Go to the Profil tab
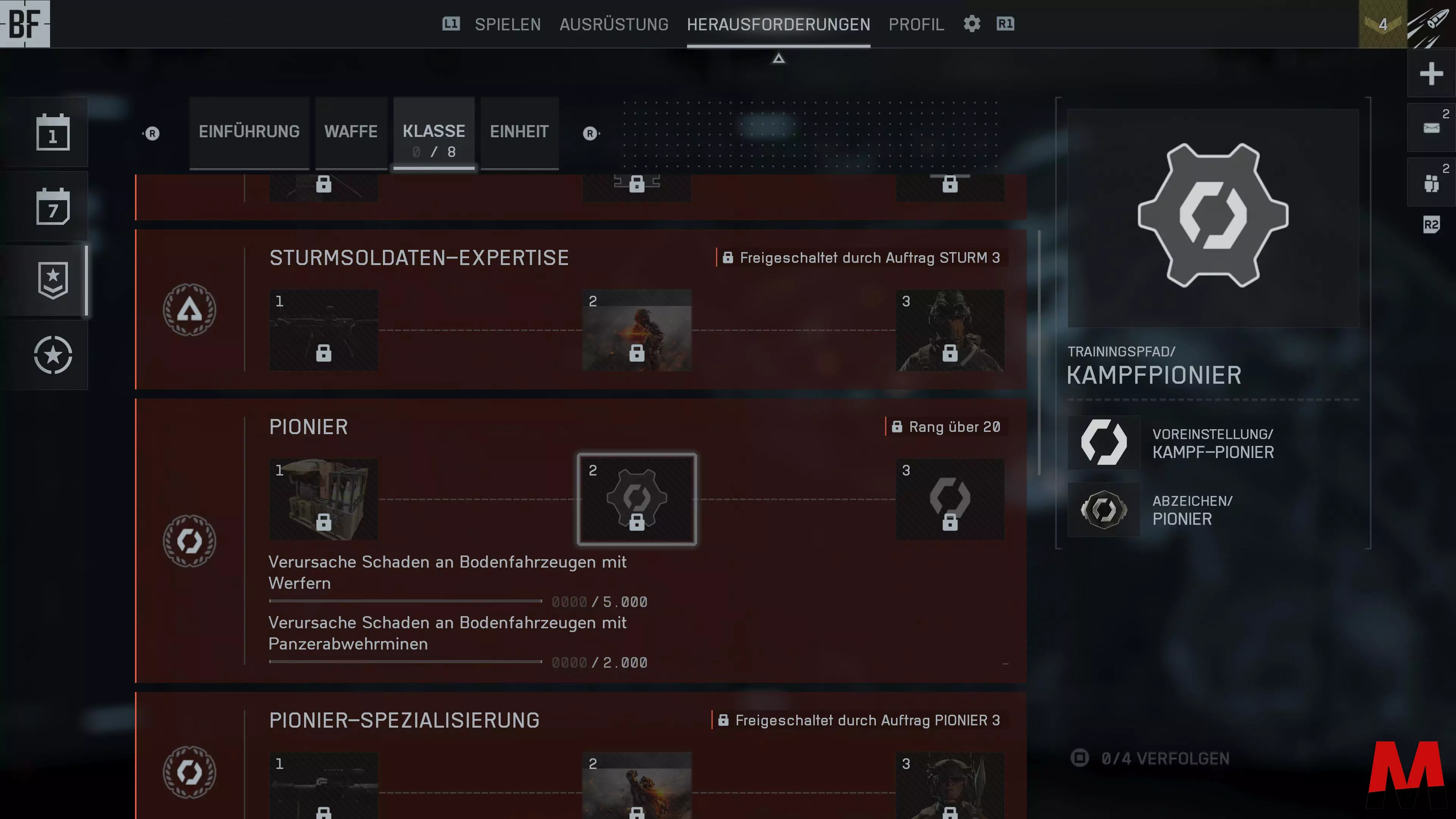Image resolution: width=1456 pixels, height=819 pixels. coord(916,24)
